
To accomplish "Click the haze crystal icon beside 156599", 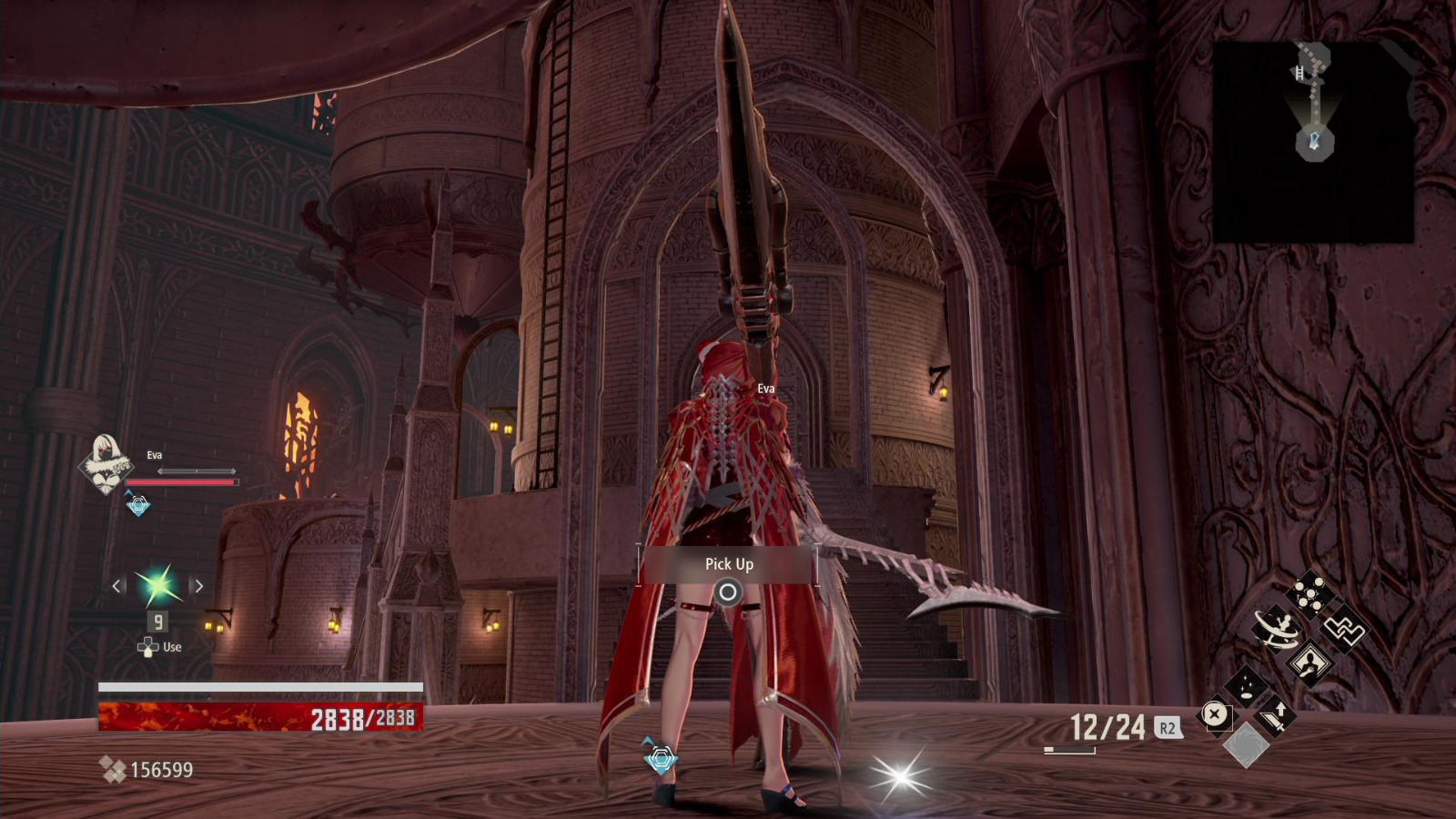I will point(114,769).
